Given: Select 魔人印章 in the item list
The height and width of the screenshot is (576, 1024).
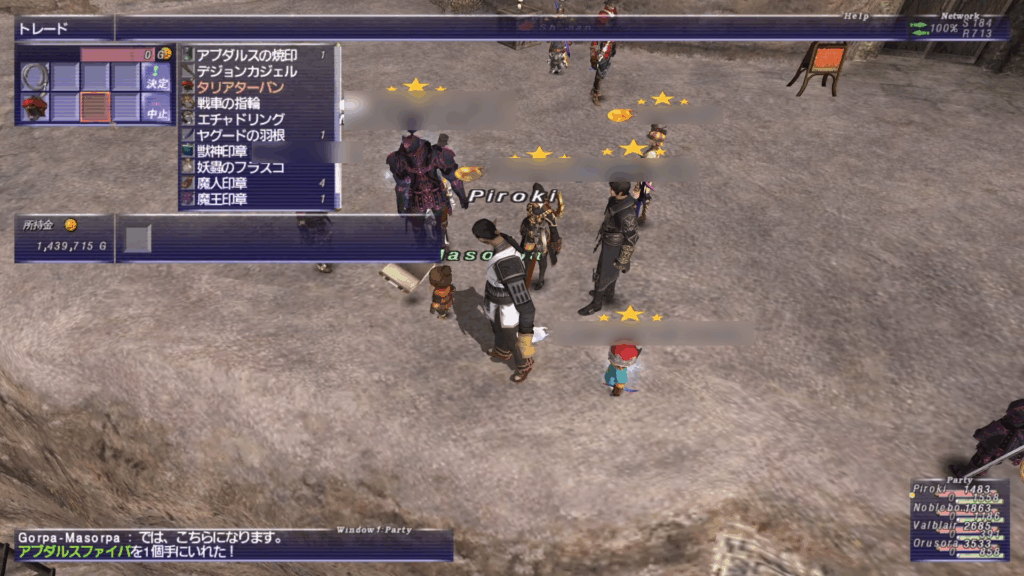Looking at the screenshot, I should tap(222, 183).
